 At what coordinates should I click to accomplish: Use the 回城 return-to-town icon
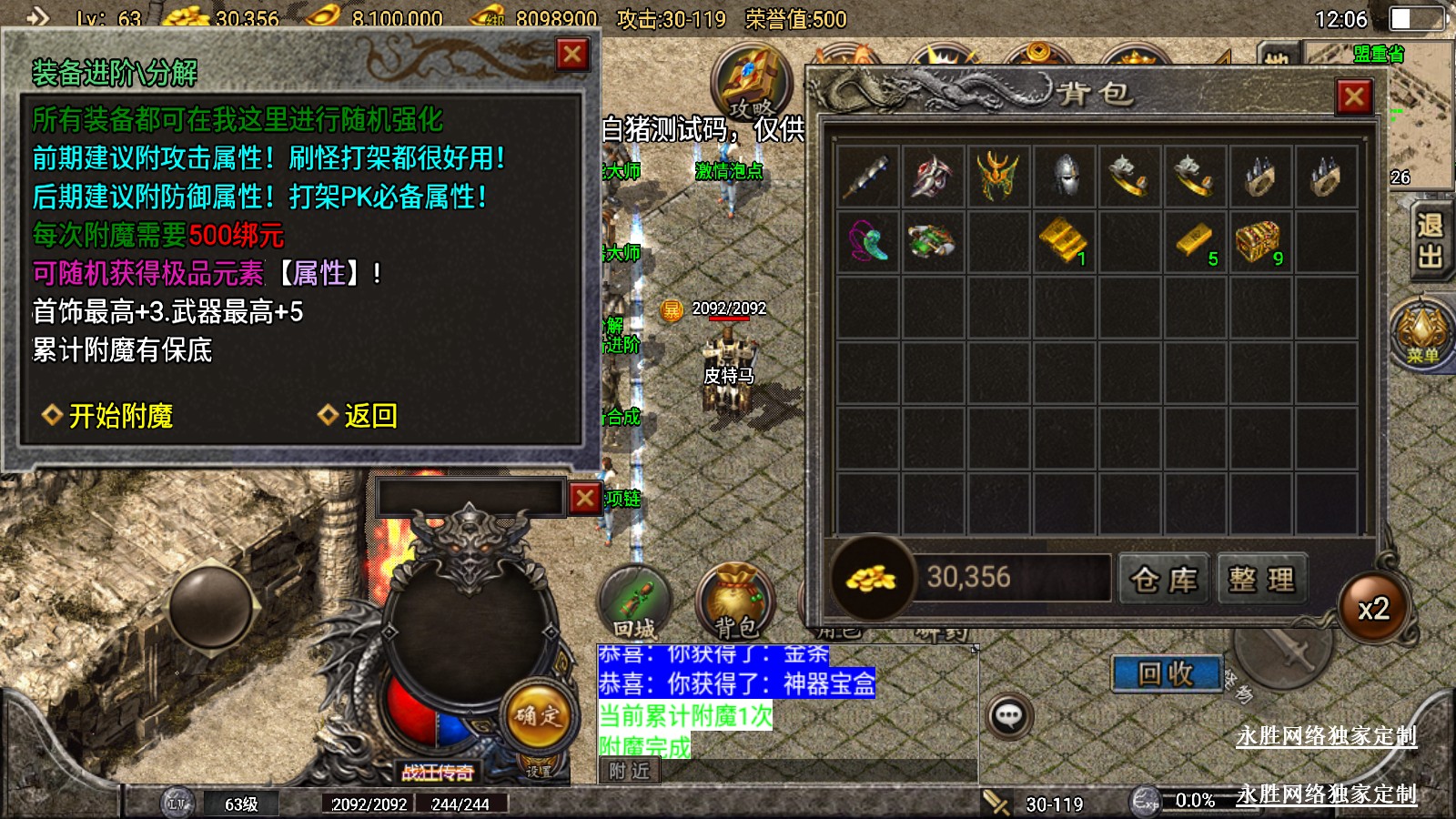click(635, 602)
